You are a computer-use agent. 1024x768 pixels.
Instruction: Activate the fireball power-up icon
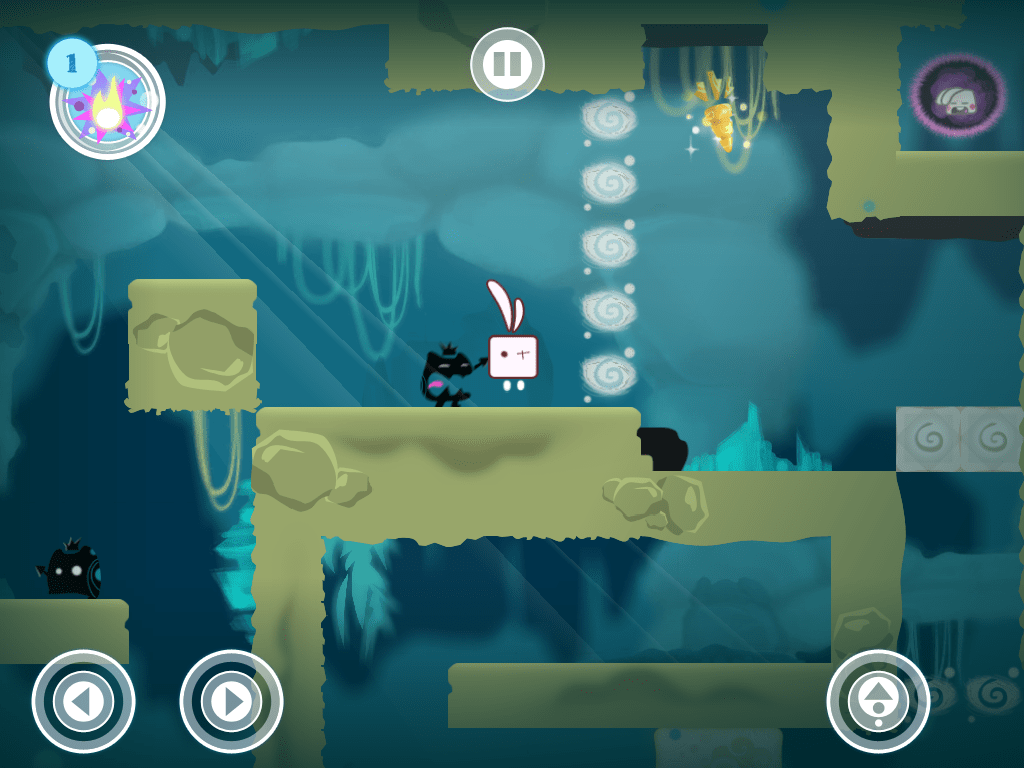108,103
